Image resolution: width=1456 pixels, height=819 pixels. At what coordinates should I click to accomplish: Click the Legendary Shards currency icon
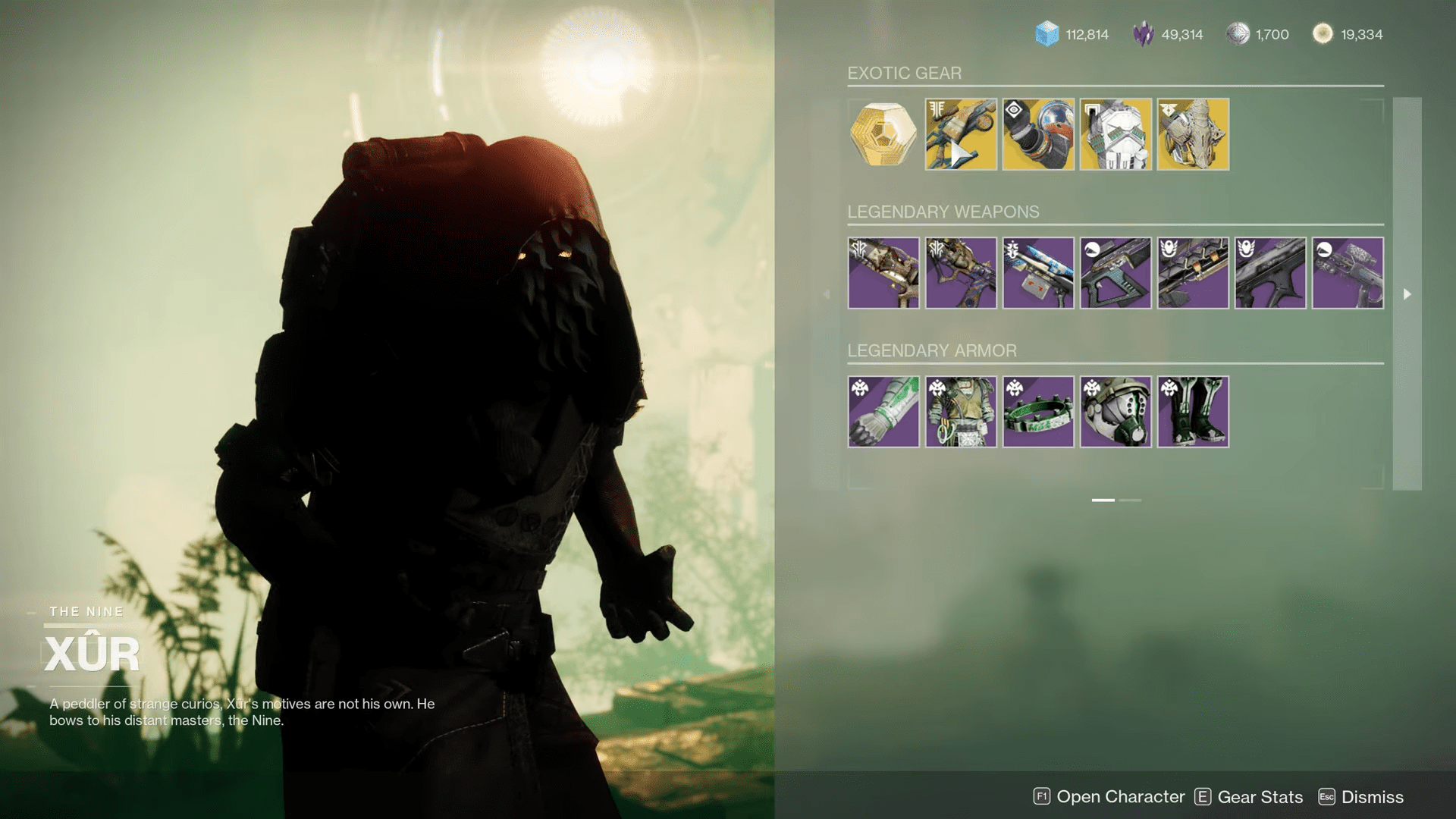click(1142, 34)
